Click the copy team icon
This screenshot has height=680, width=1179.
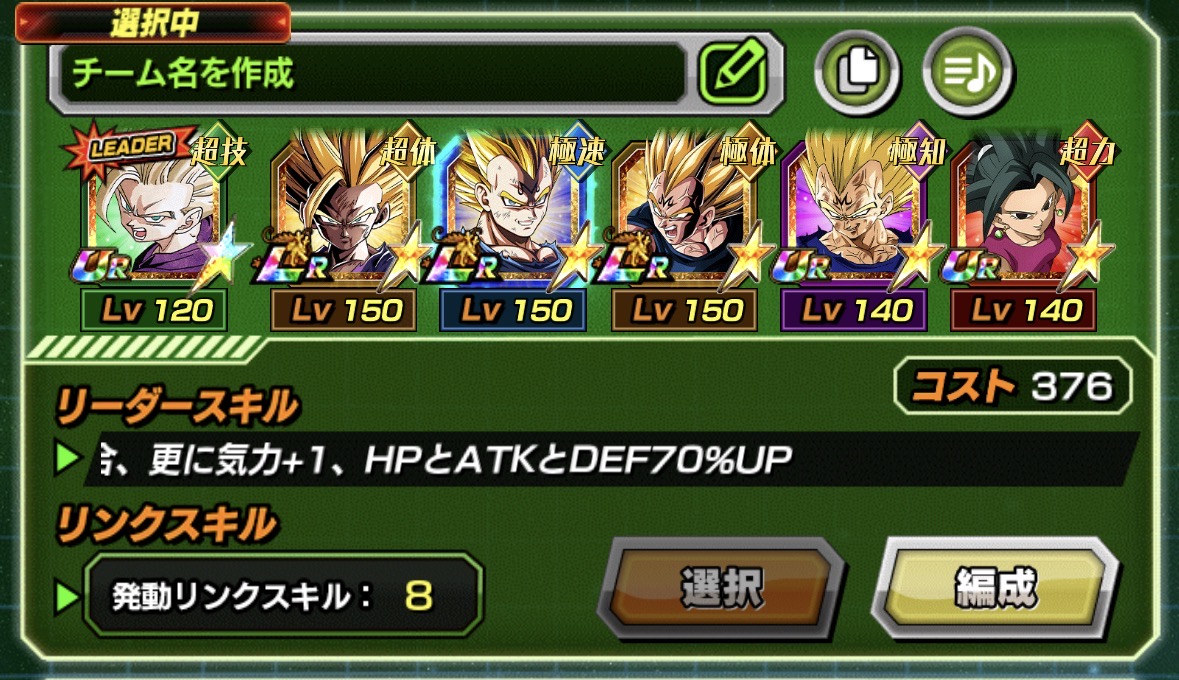pyautogui.click(x=857, y=72)
